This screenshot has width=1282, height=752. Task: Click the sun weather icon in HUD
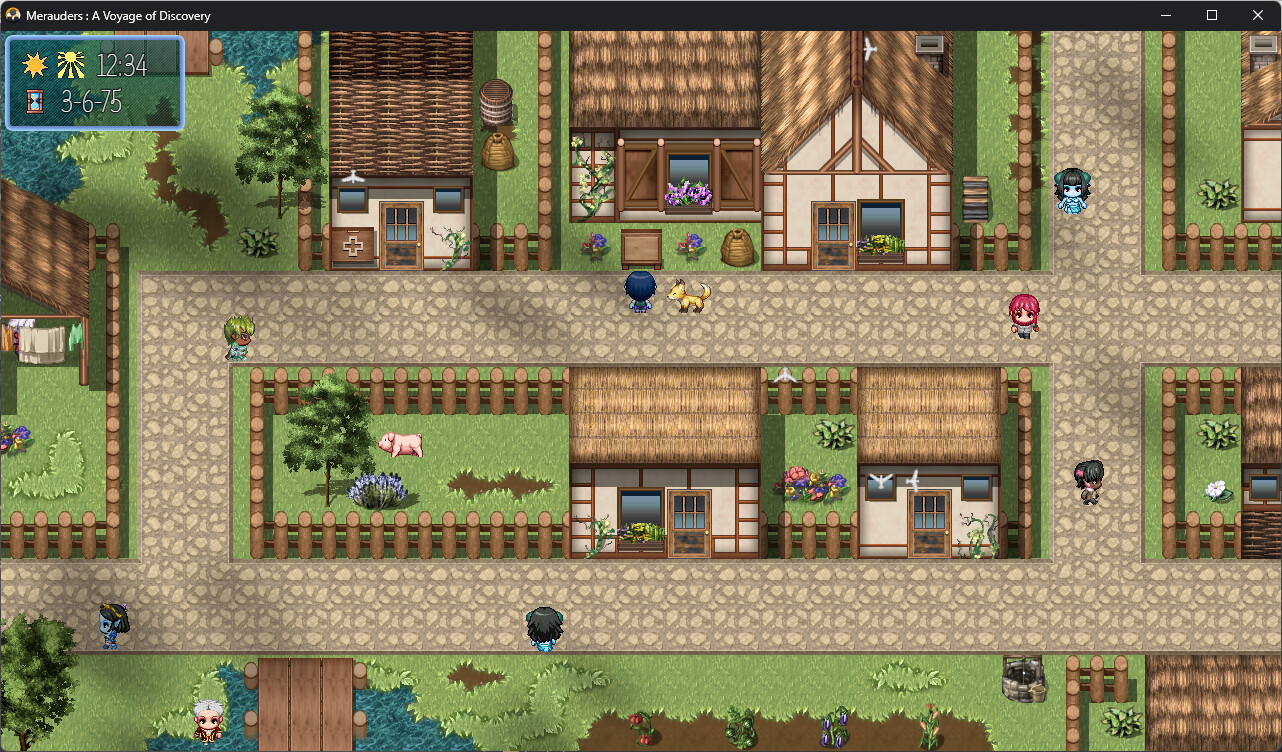tap(36, 63)
